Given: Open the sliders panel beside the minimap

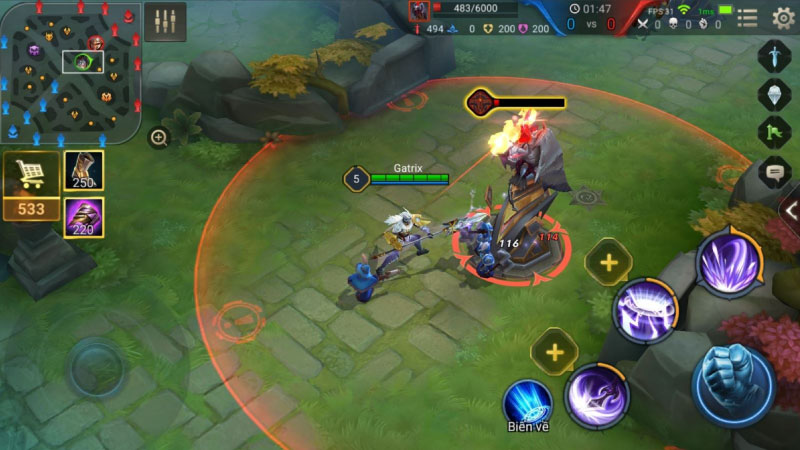Looking at the screenshot, I should click(x=165, y=22).
